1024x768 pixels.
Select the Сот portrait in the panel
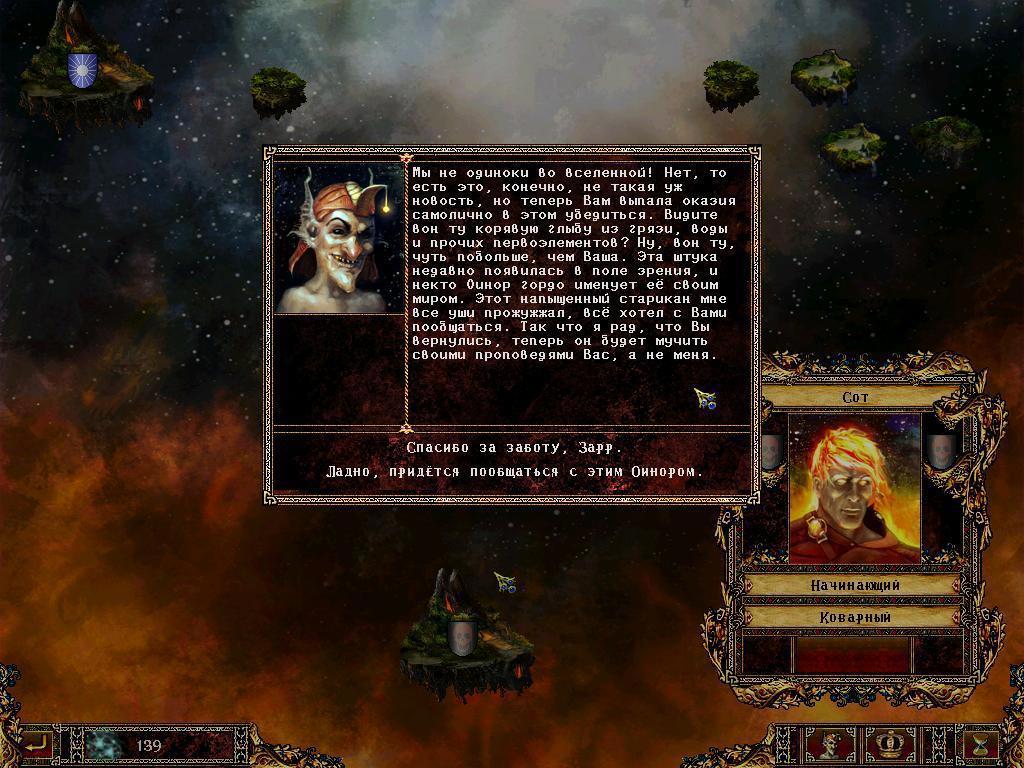[x=854, y=490]
